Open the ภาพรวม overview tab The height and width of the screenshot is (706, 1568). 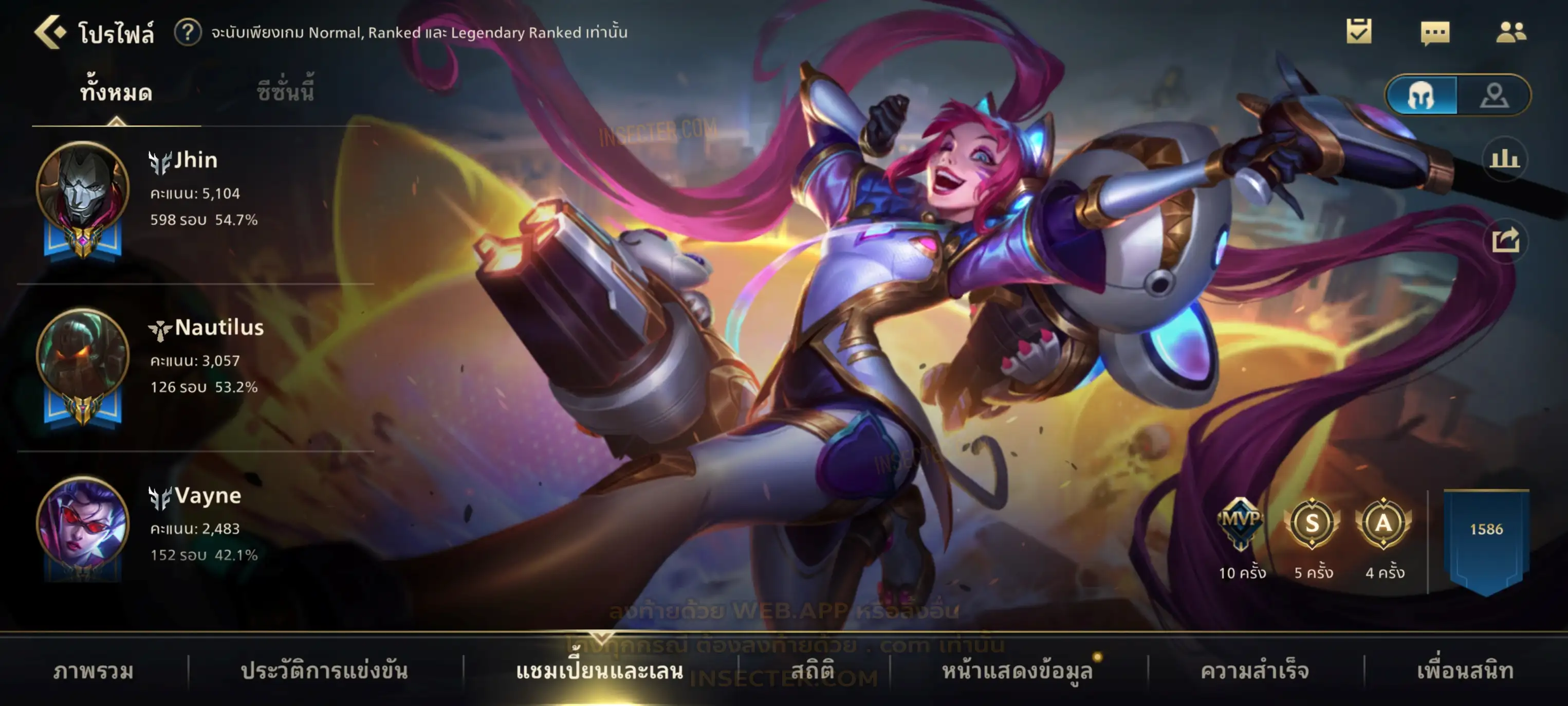pyautogui.click(x=93, y=671)
